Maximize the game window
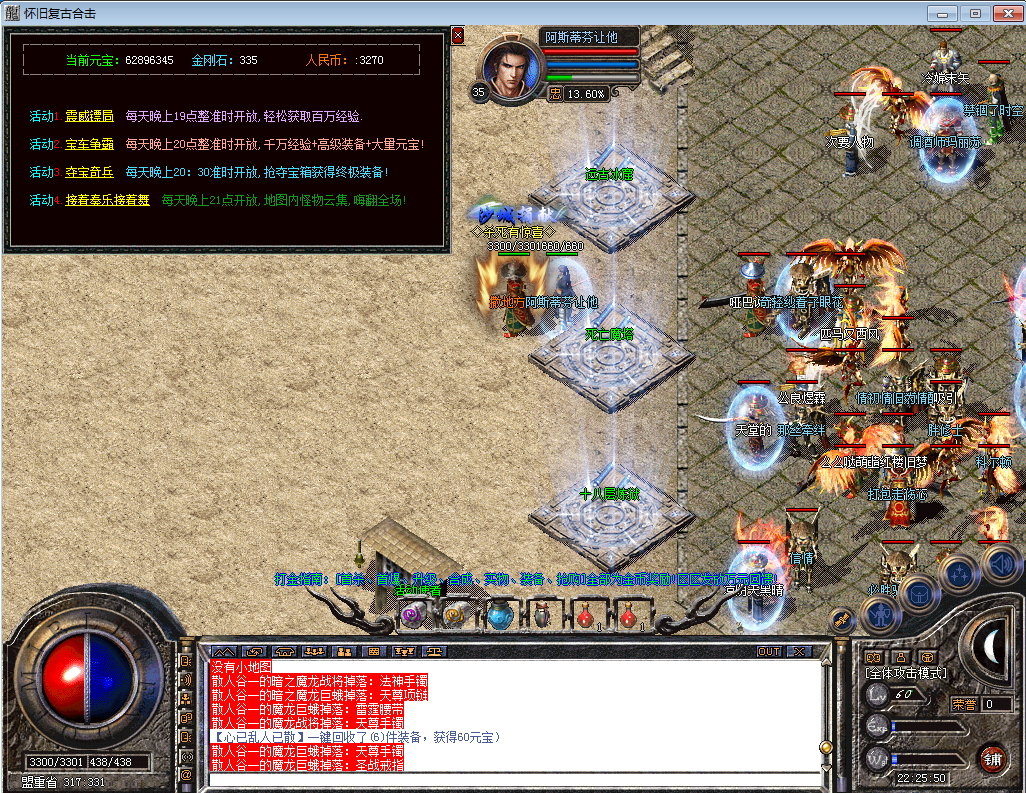This screenshot has width=1026, height=793. click(974, 13)
